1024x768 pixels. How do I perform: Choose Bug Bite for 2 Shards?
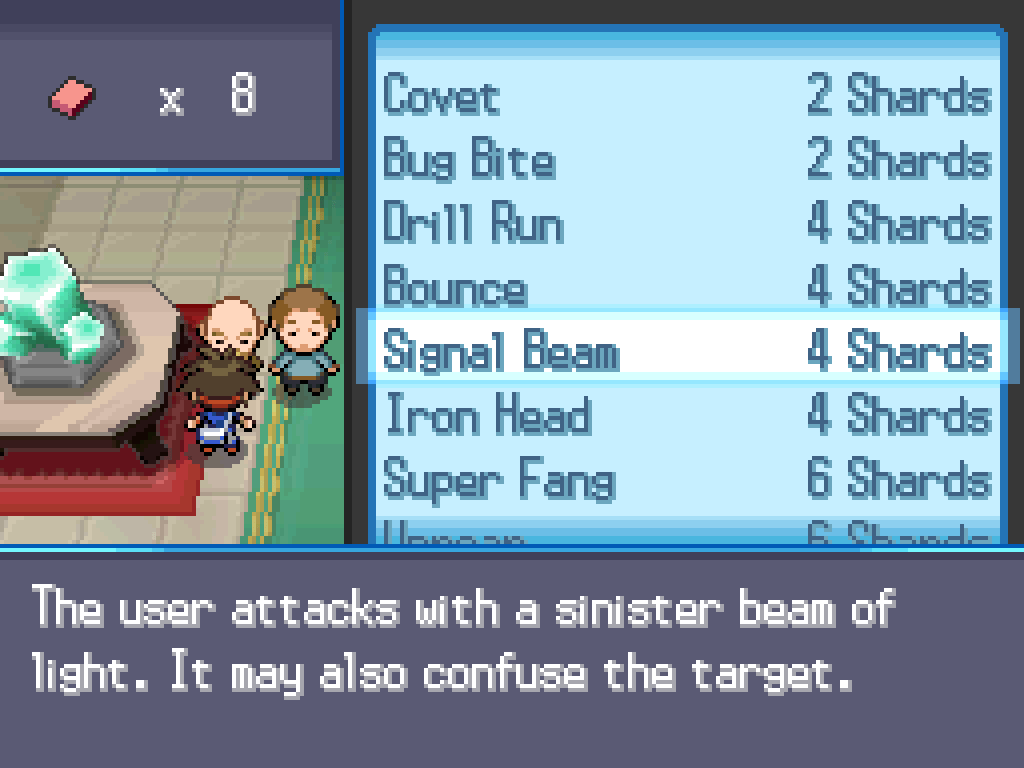(686, 161)
